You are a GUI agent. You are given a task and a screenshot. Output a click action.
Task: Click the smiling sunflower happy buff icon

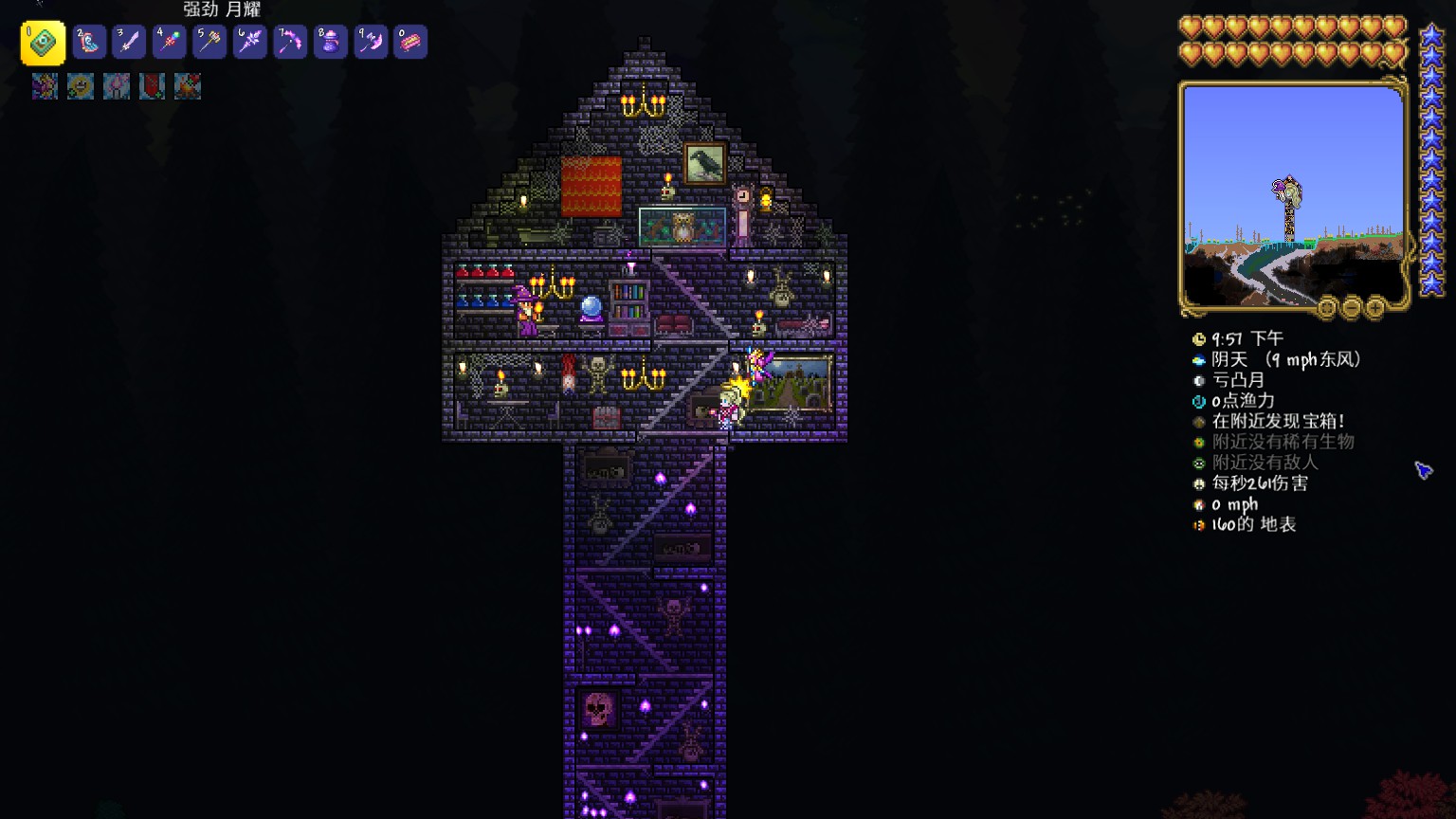tap(81, 86)
